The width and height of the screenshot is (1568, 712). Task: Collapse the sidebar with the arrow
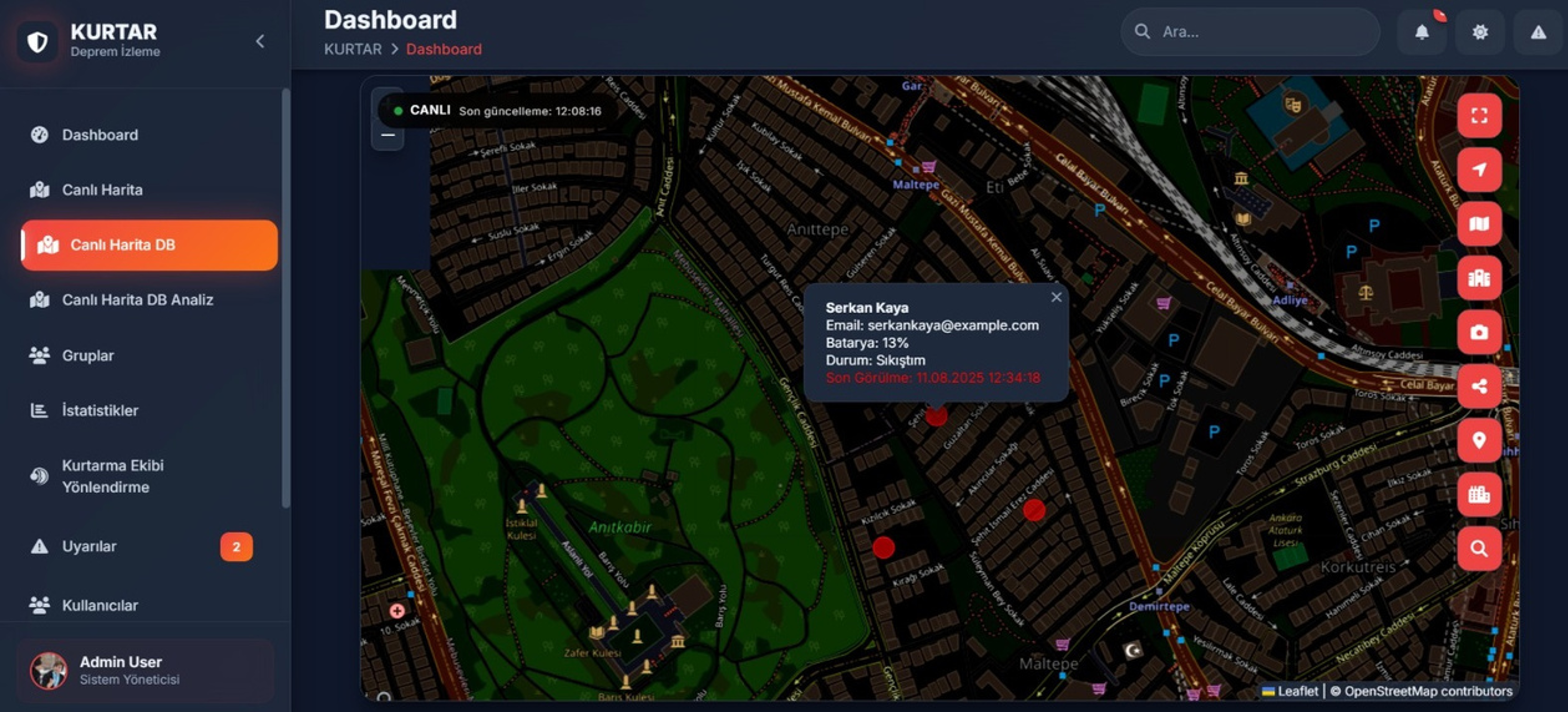[x=260, y=41]
